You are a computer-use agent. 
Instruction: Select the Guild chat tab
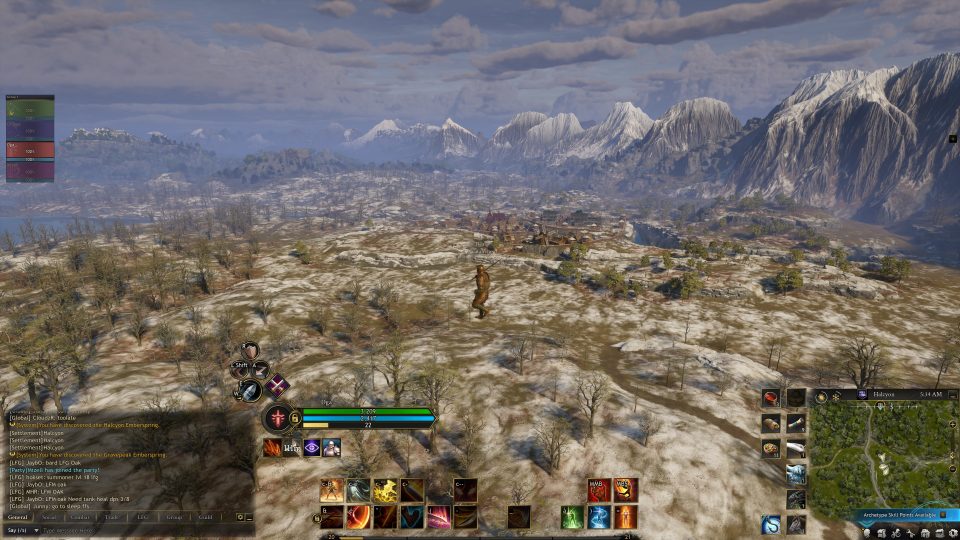(205, 517)
